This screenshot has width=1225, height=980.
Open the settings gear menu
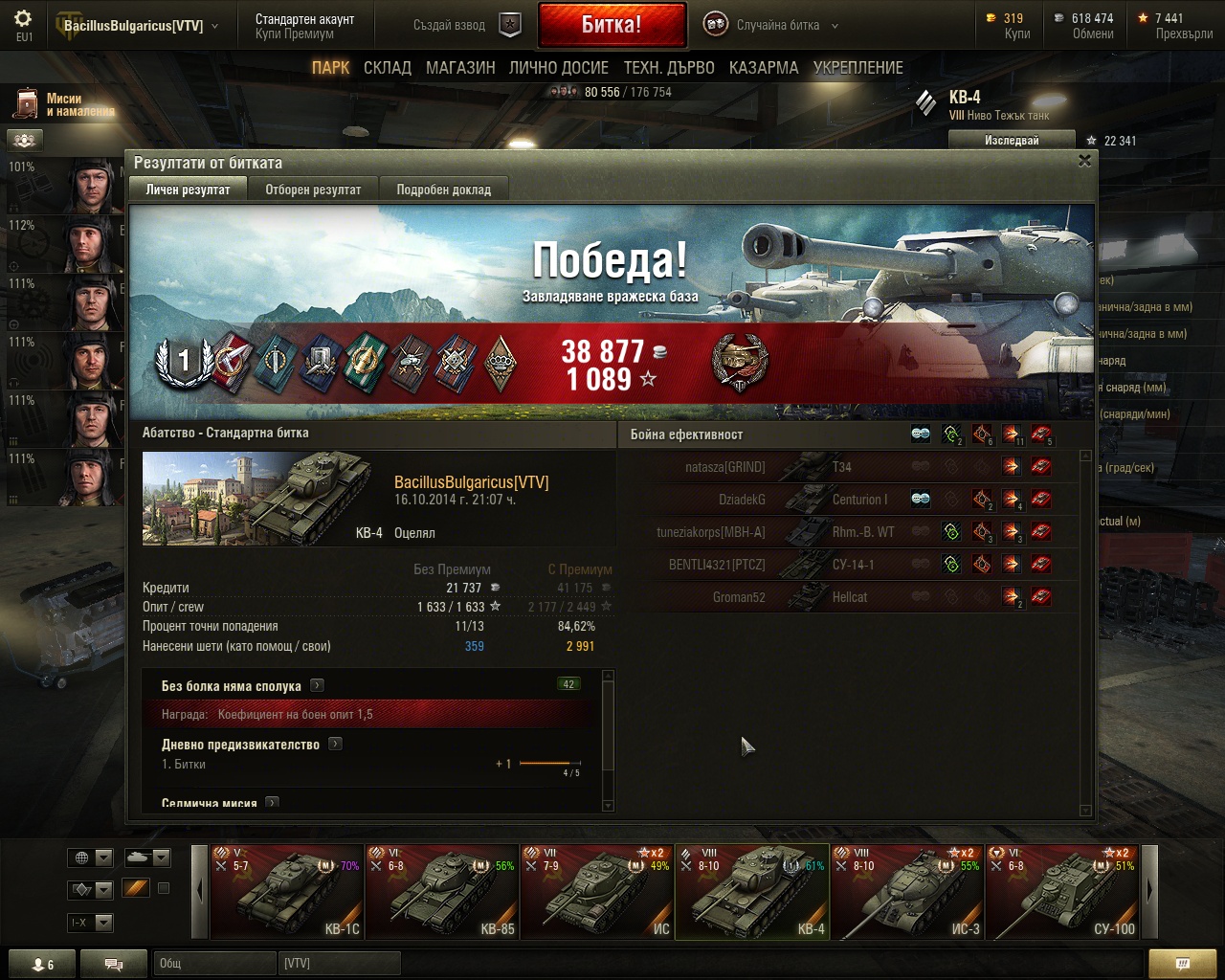(24, 19)
